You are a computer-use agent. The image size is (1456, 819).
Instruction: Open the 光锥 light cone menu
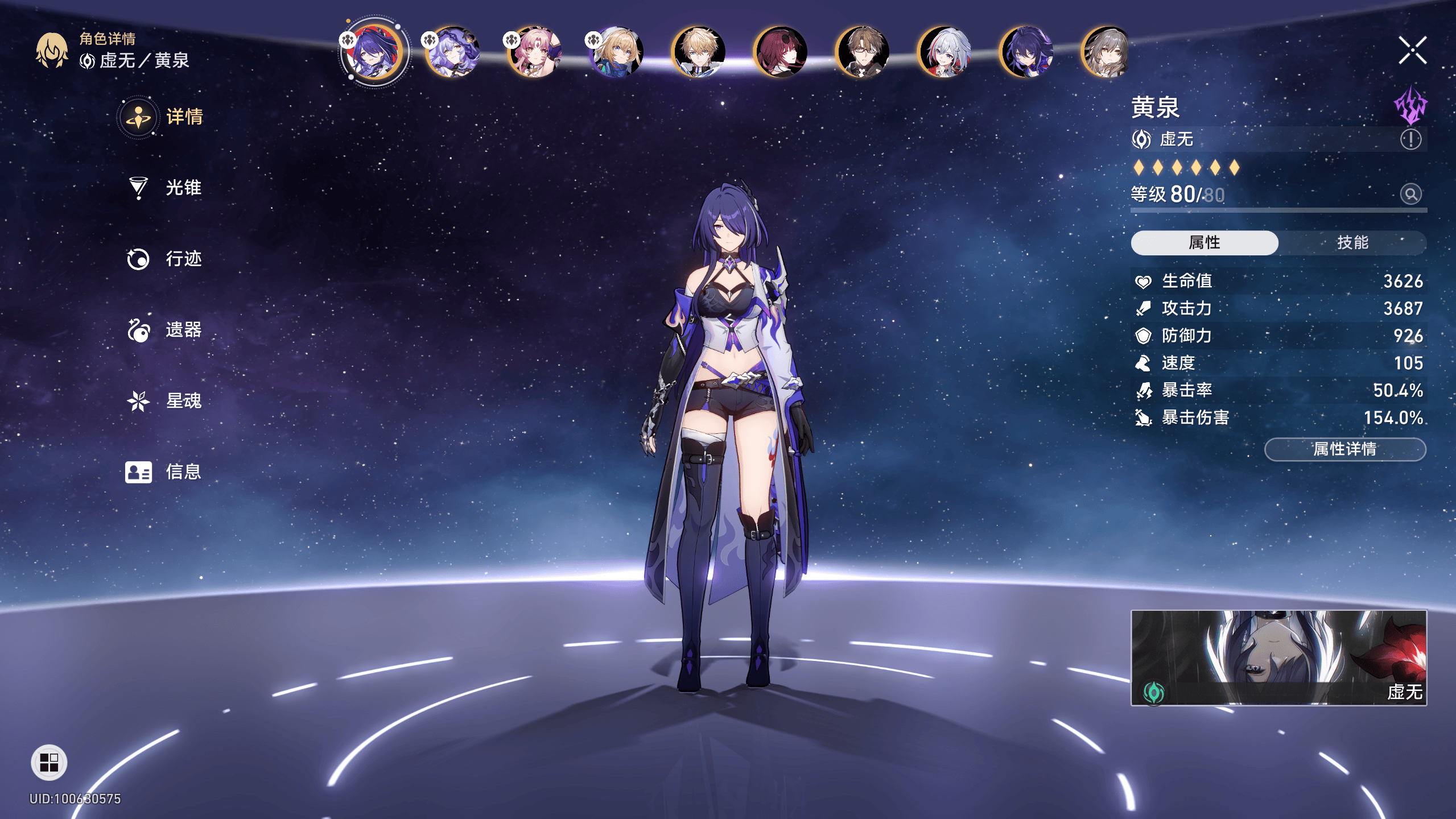coord(165,188)
